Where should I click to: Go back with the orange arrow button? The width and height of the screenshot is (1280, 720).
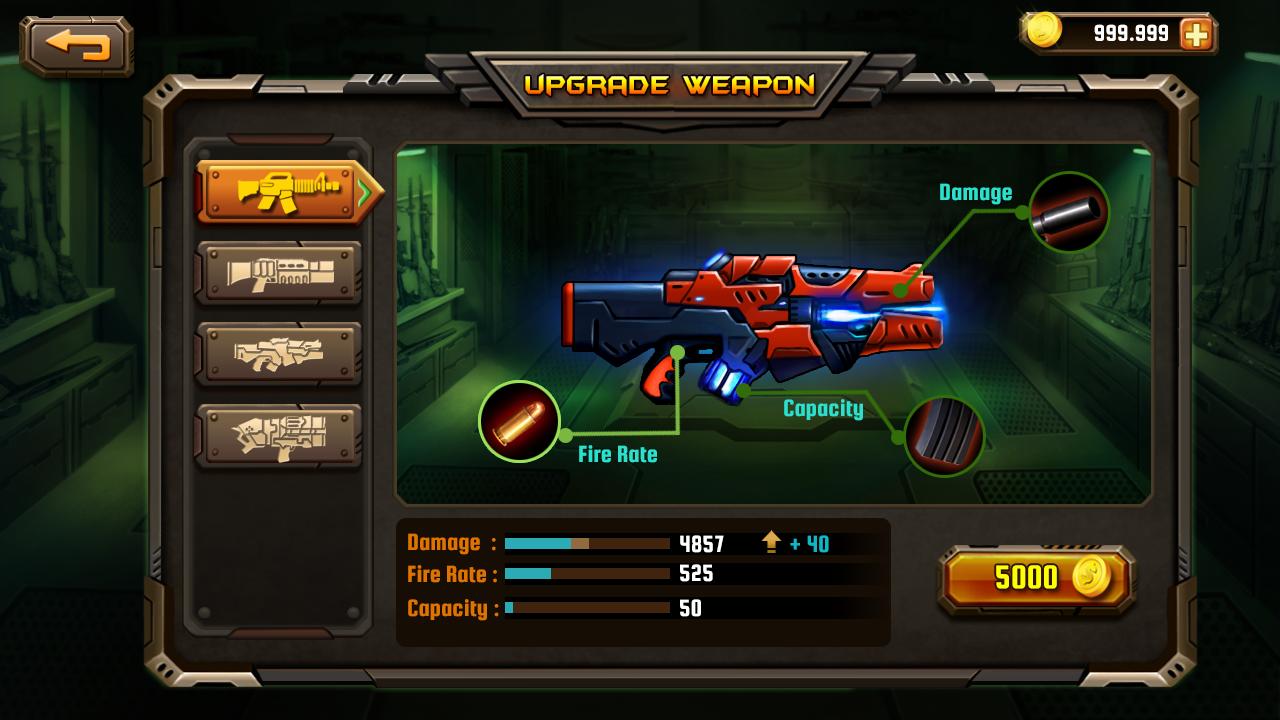coord(77,45)
